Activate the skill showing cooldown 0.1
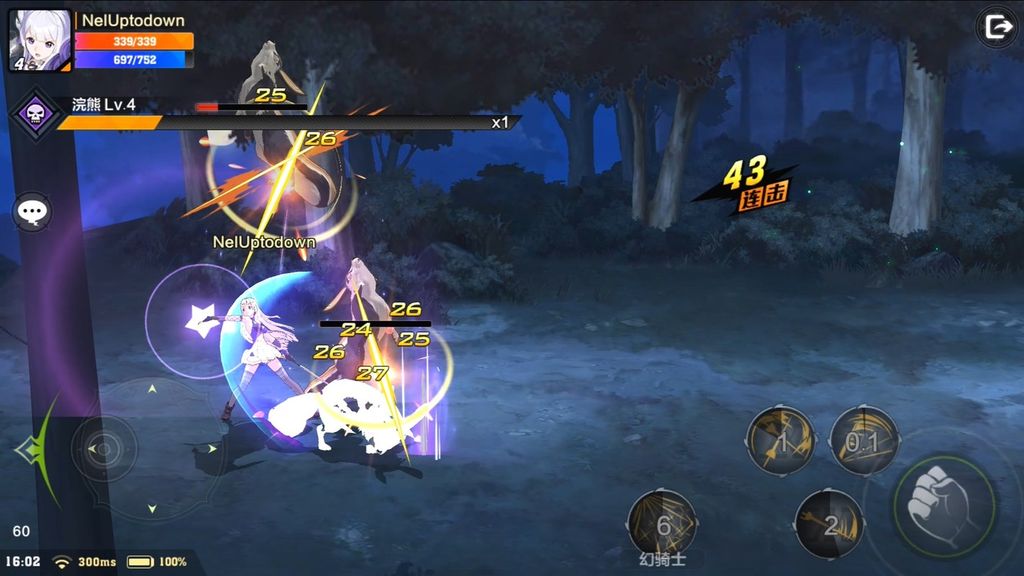This screenshot has width=1024, height=576. [864, 442]
